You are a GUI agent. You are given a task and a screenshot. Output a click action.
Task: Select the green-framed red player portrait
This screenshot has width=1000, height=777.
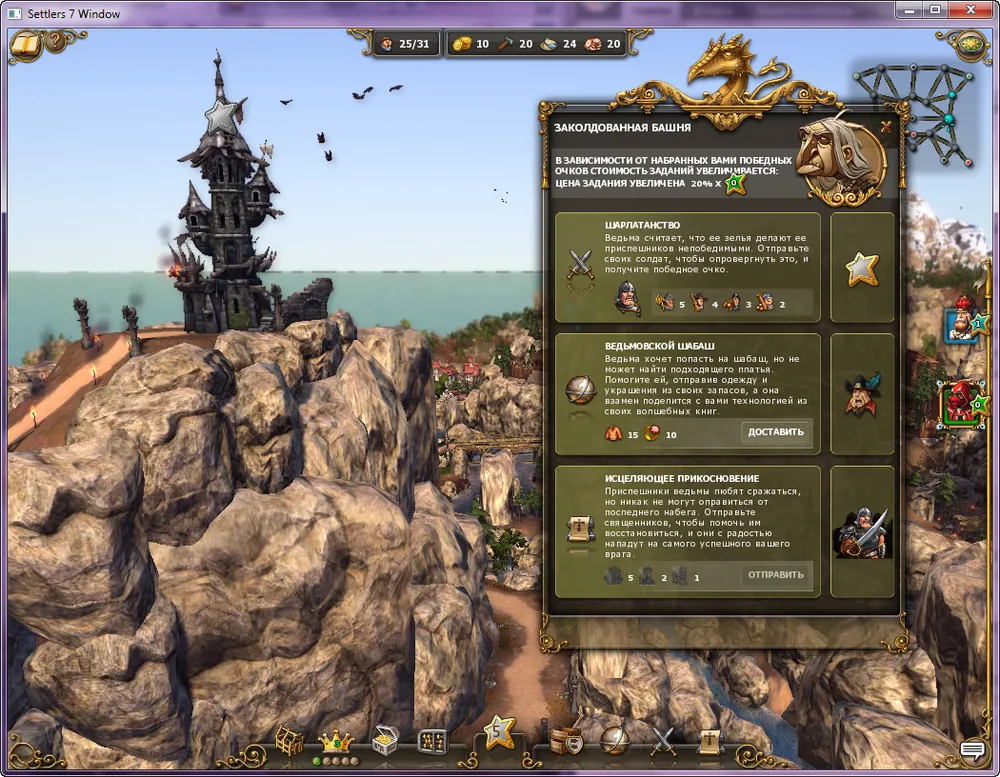pos(961,403)
